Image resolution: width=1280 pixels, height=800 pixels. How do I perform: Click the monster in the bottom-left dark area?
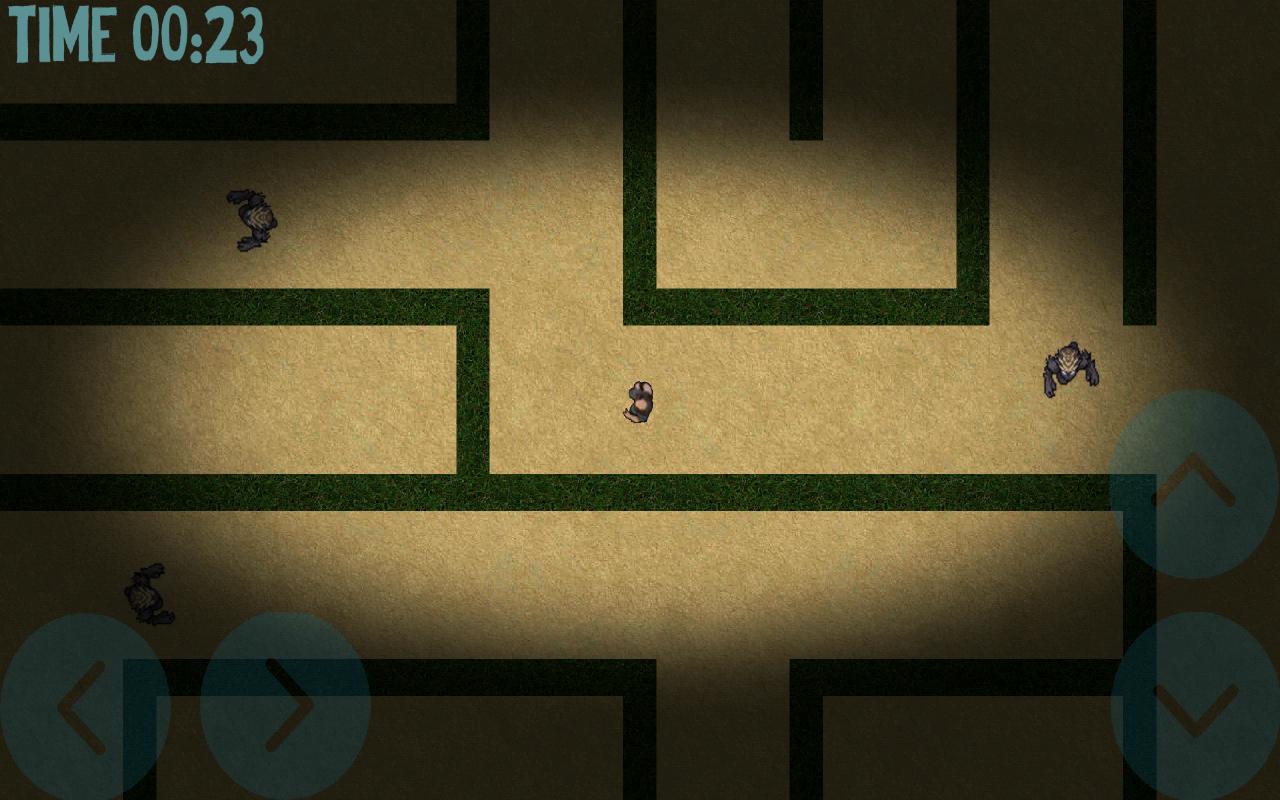tap(148, 595)
